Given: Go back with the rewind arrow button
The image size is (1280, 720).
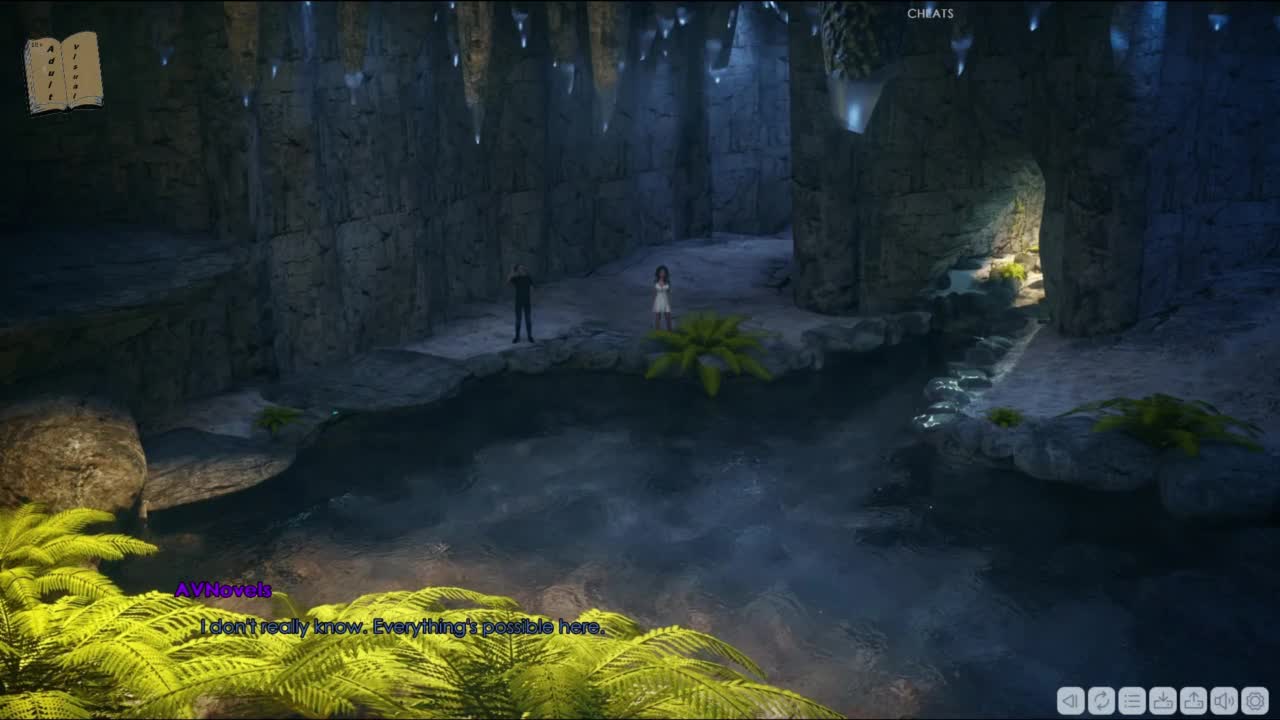Looking at the screenshot, I should coord(1070,700).
